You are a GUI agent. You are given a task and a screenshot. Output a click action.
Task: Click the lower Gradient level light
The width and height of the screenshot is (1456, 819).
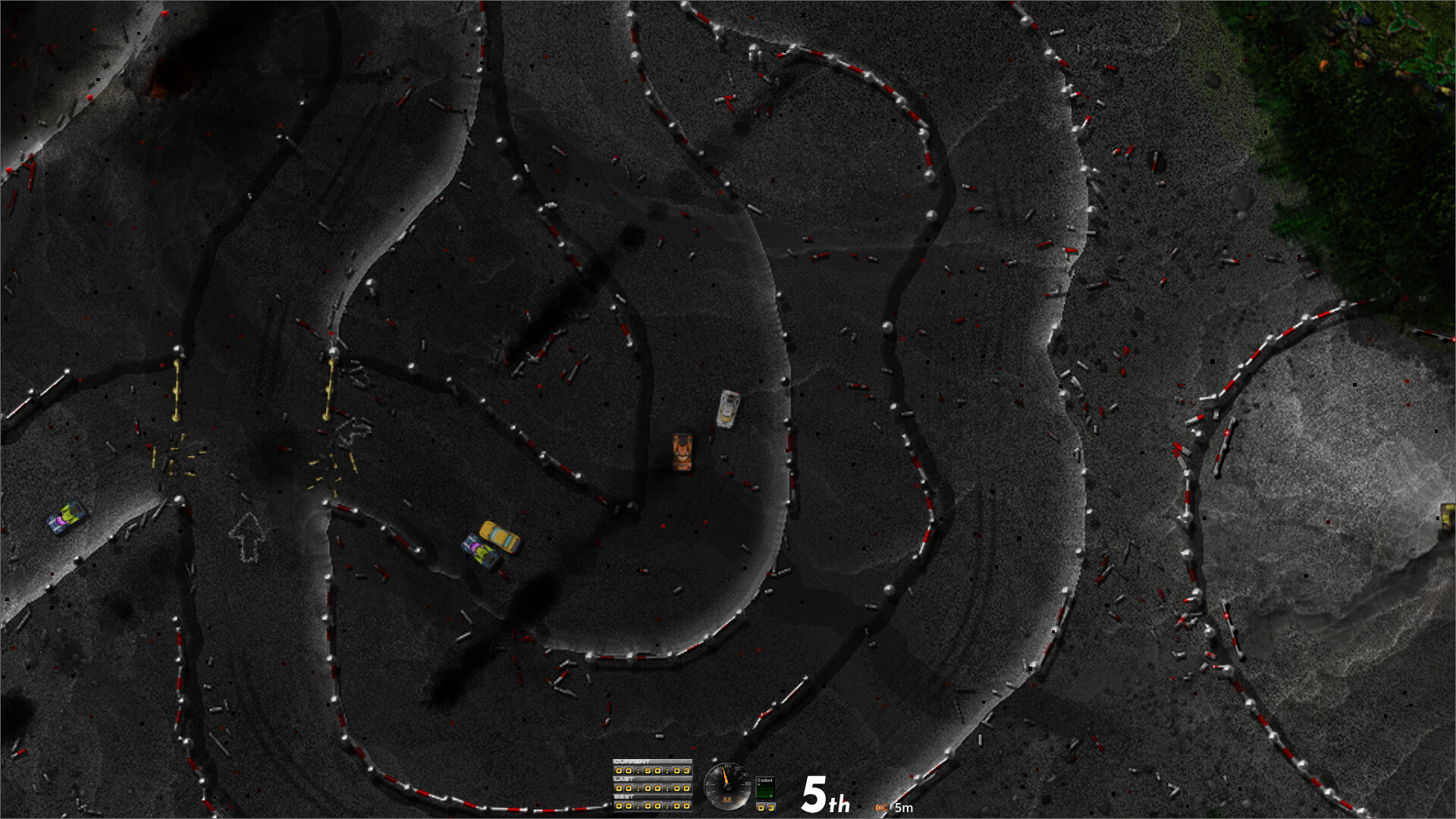[x=770, y=796]
